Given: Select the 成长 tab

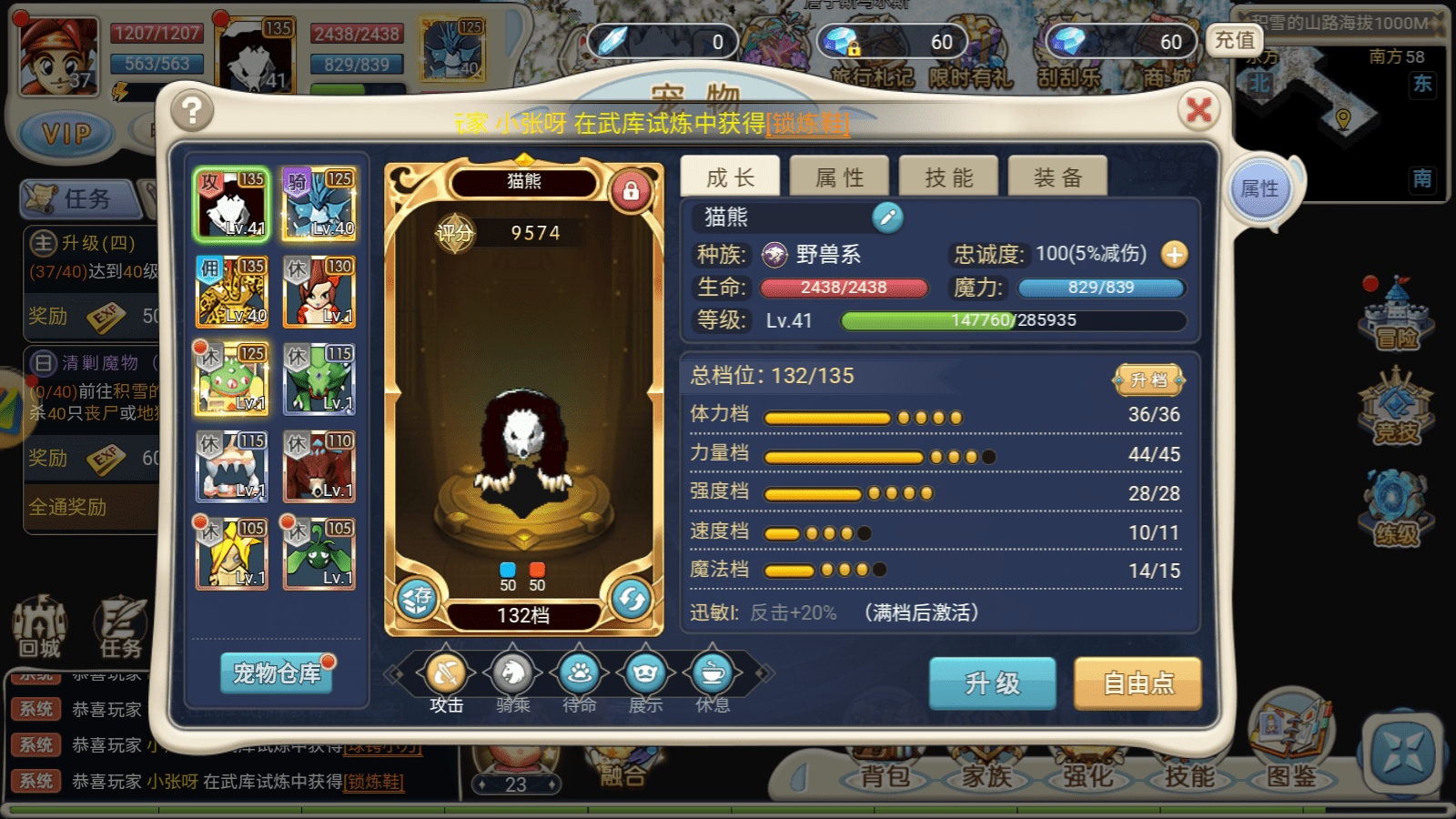Looking at the screenshot, I should coord(730,177).
